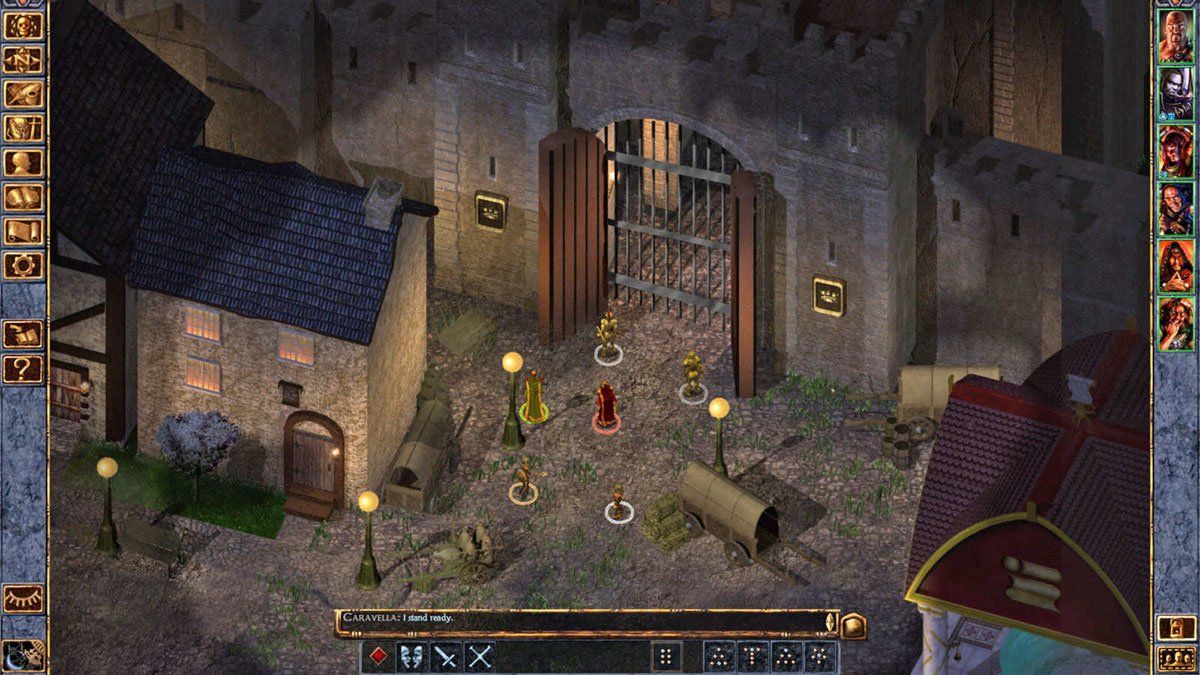Open the character record head icon
Screen dimensions: 1200x675
23,162
